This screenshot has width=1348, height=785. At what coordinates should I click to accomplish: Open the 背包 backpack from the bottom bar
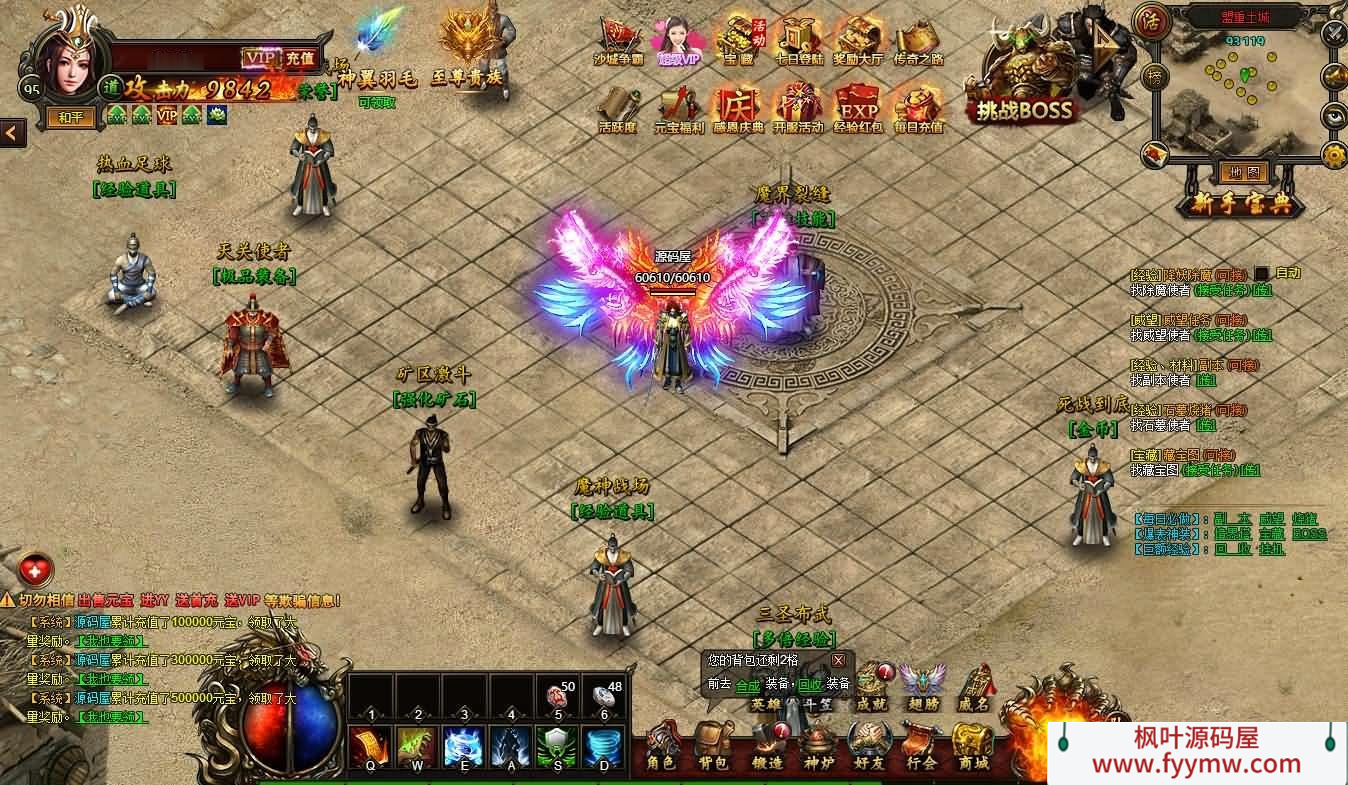coord(714,746)
